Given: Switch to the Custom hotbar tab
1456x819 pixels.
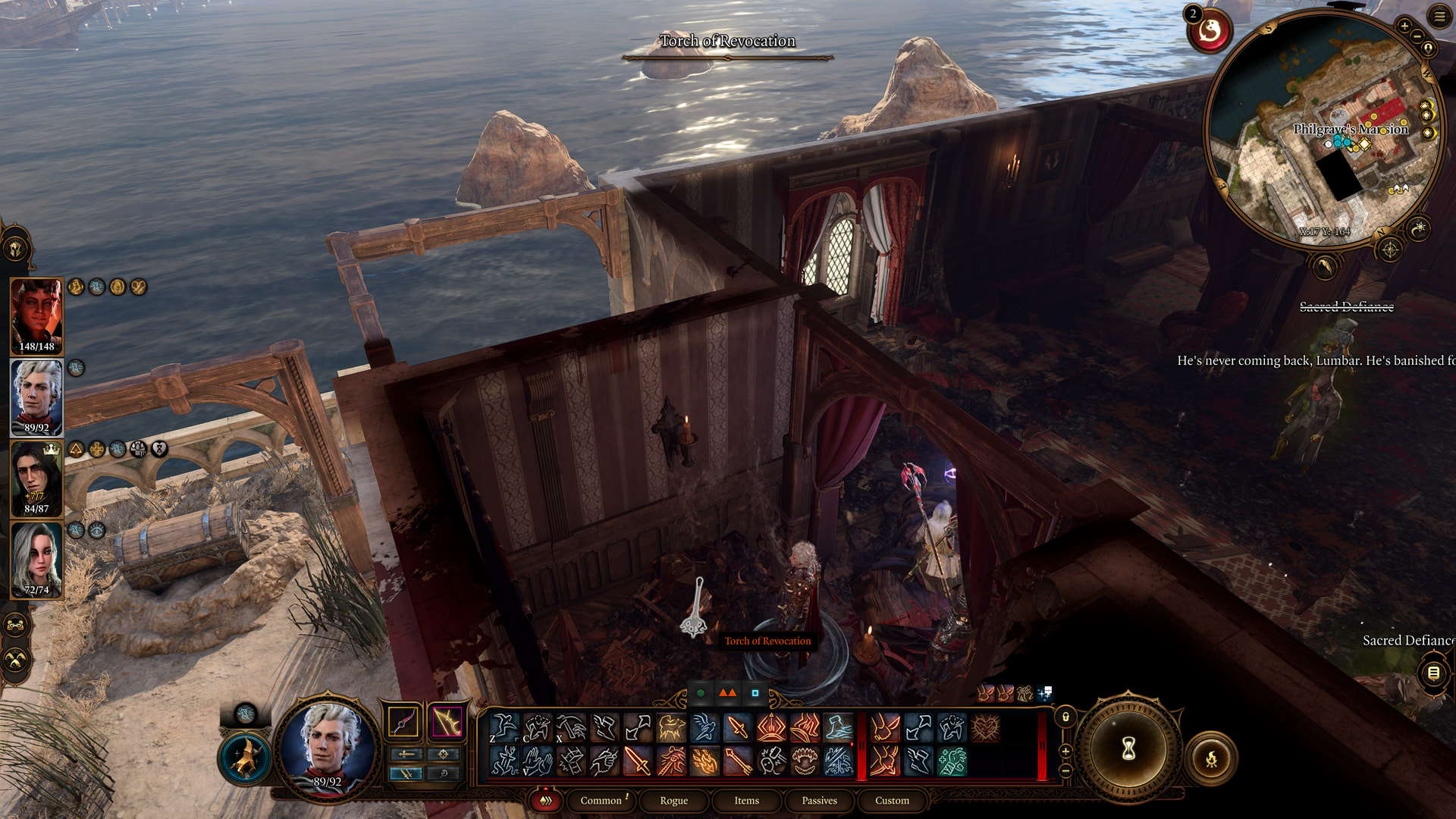Looking at the screenshot, I should pos(892,800).
